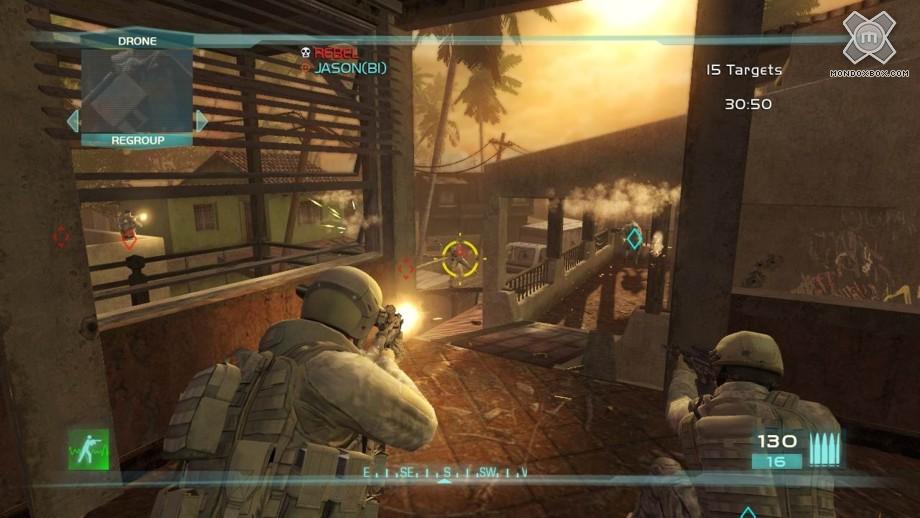
Task: Toggle the green soldier stance icon
Action: coord(89,449)
